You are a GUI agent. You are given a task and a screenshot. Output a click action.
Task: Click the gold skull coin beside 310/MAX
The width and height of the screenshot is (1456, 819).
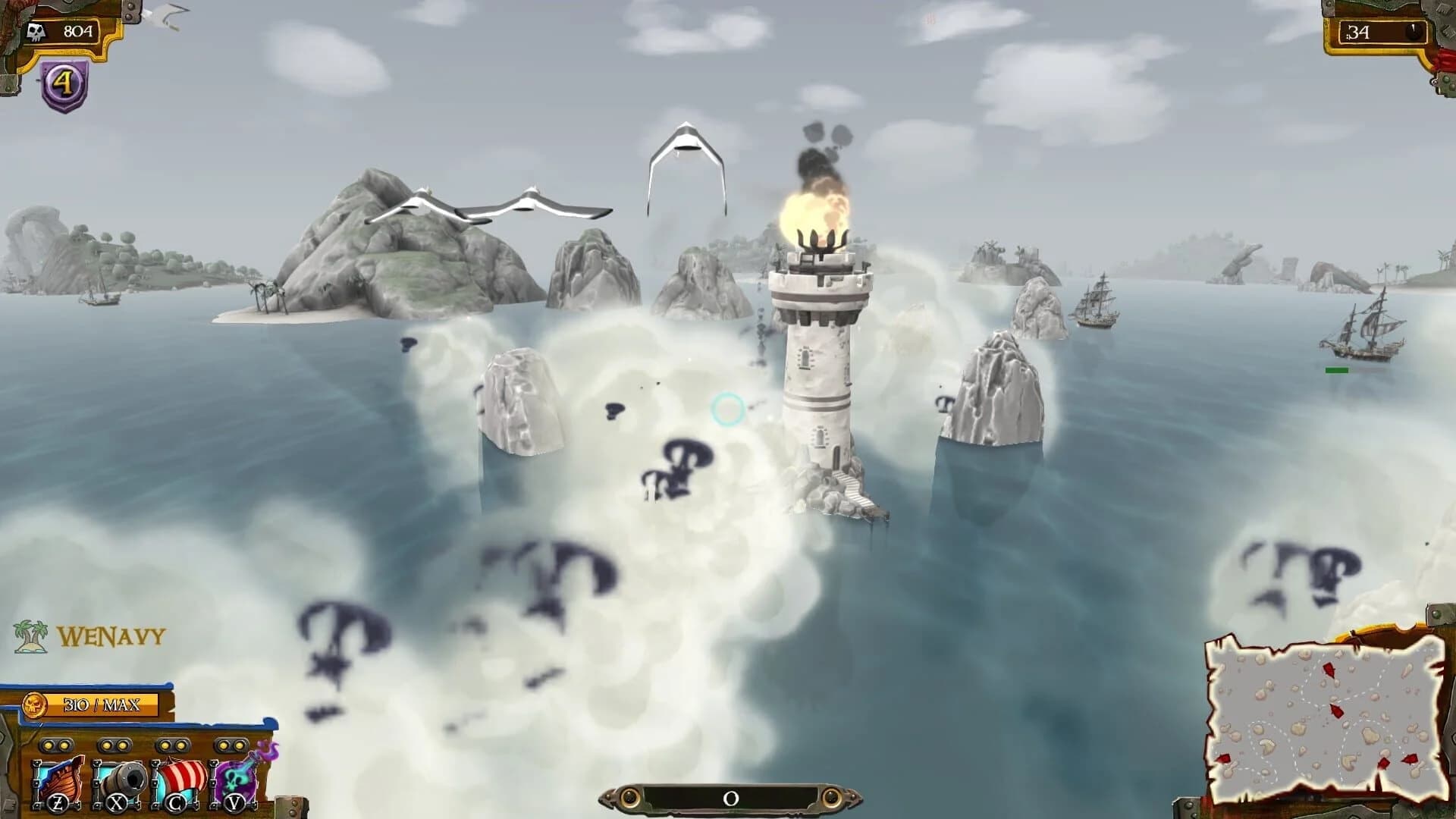pyautogui.click(x=34, y=704)
